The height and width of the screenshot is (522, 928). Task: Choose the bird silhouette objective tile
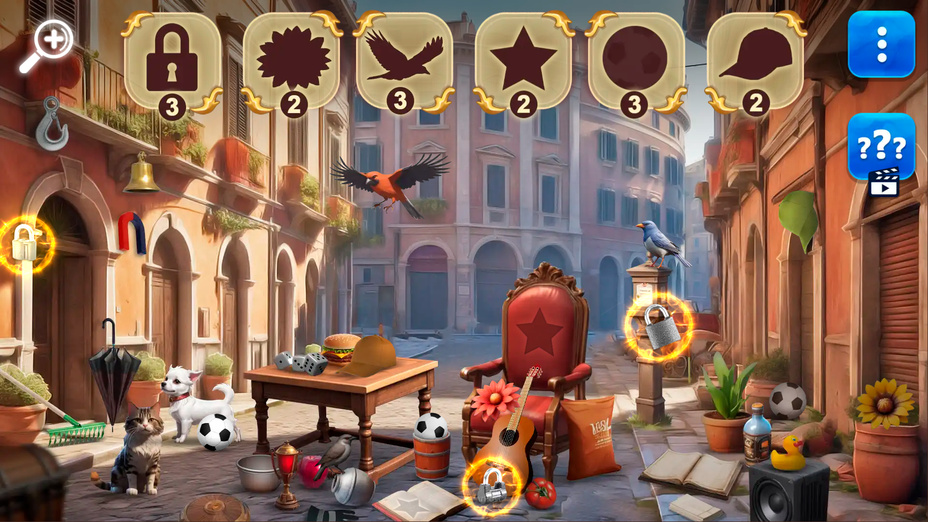404,61
